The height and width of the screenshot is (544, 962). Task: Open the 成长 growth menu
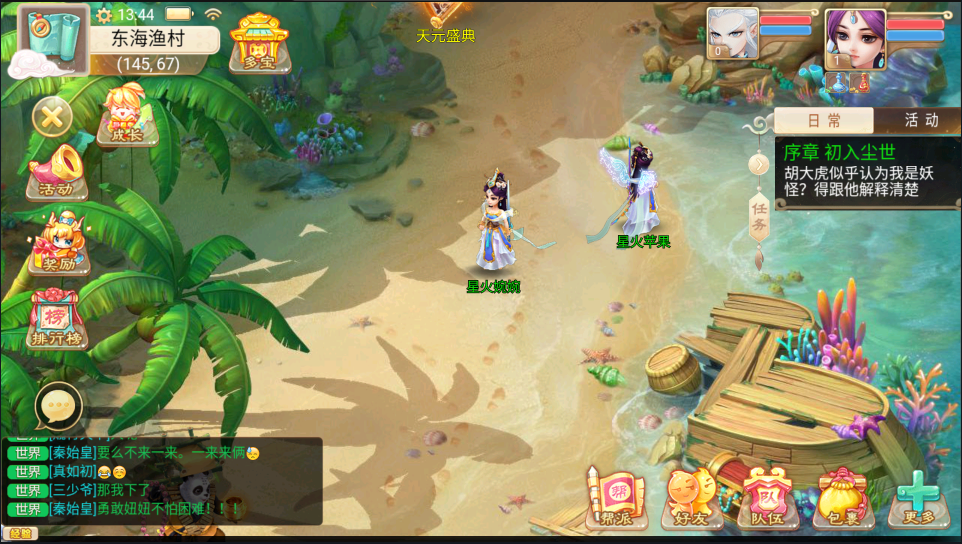point(126,116)
